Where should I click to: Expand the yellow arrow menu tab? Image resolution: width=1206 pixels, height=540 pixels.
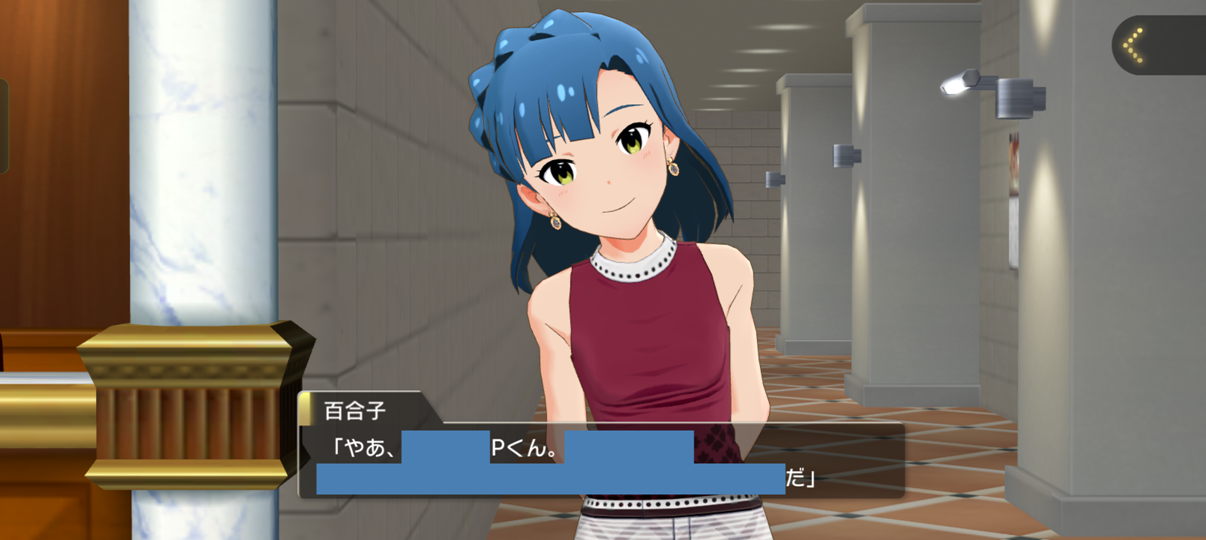[x=1135, y=45]
